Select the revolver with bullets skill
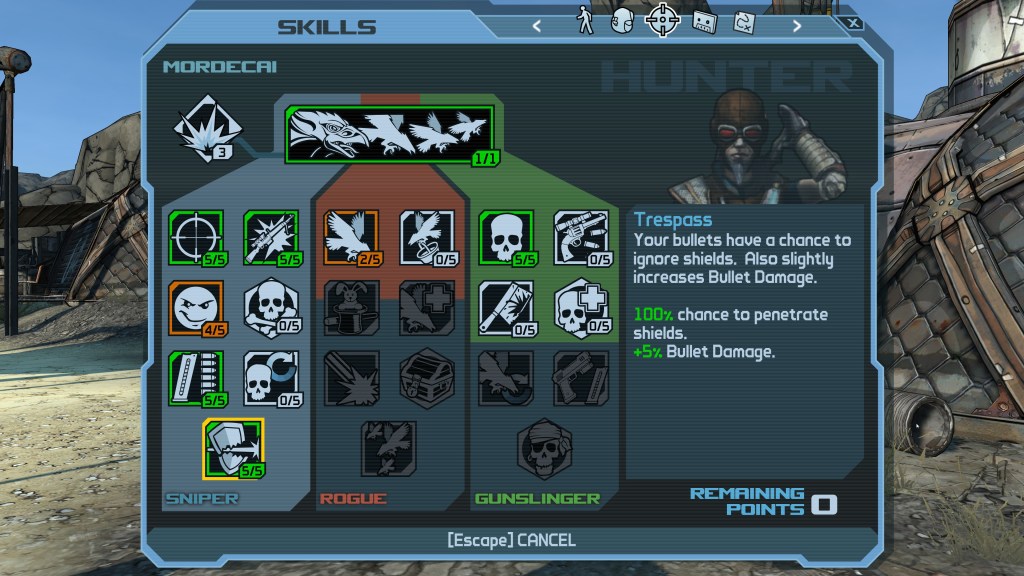 [581, 238]
